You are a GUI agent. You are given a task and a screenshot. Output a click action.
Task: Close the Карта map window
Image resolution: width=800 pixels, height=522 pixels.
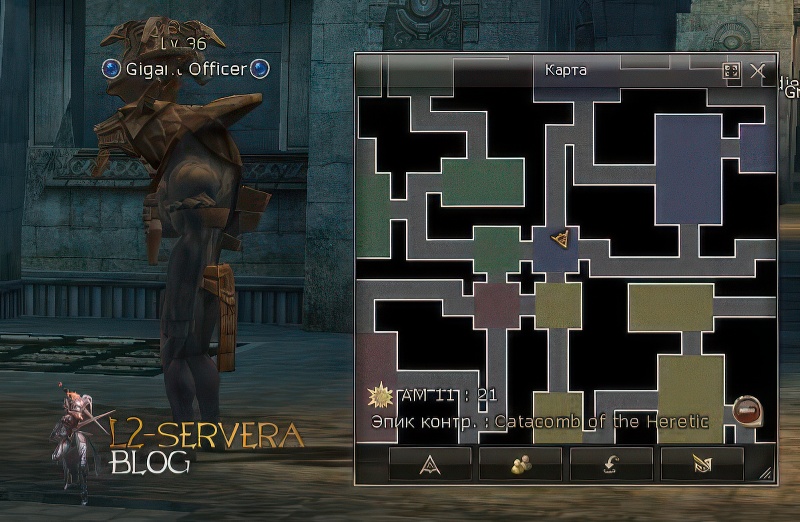(758, 71)
